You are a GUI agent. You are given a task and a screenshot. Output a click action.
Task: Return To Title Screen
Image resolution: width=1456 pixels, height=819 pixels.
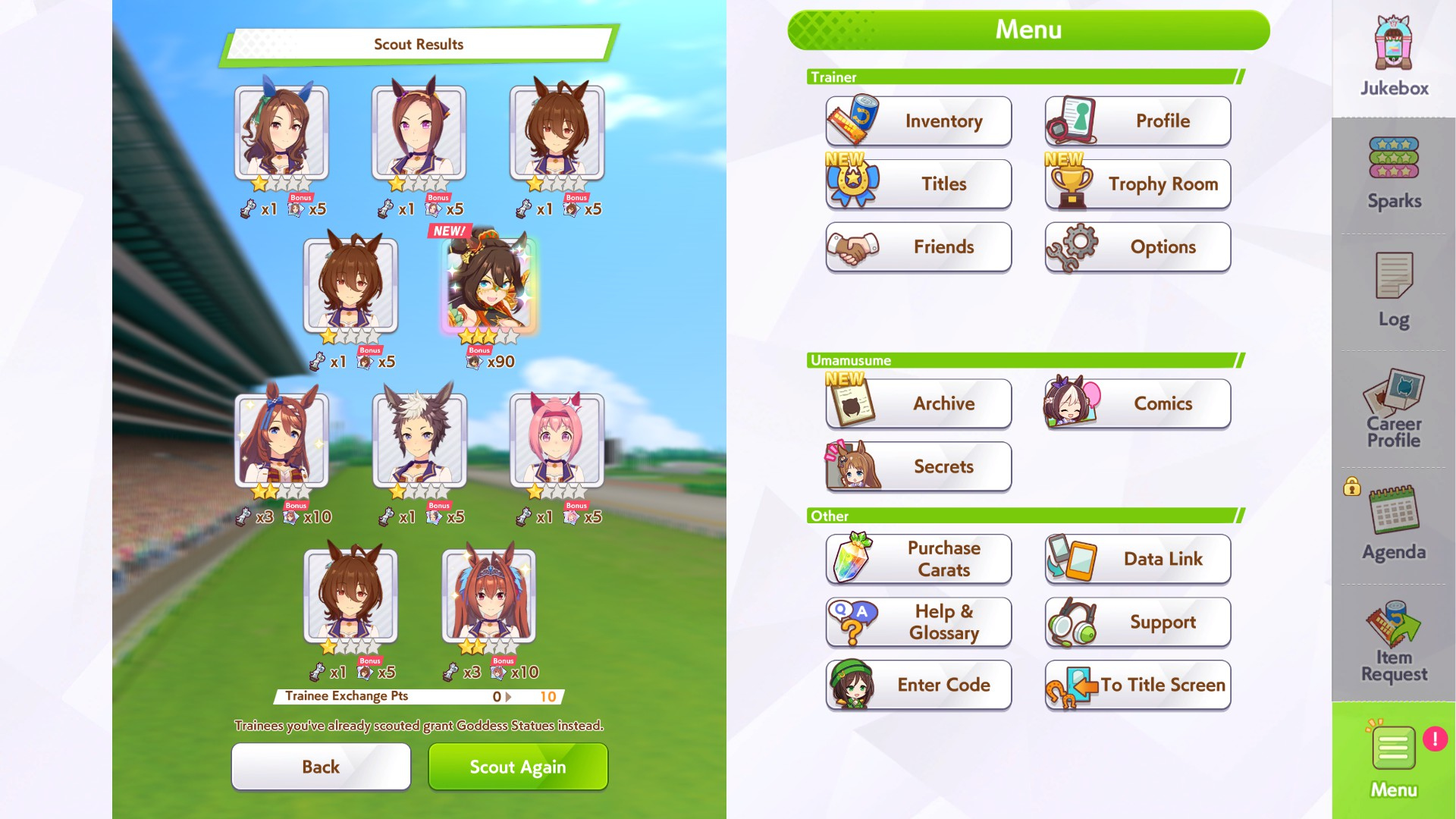[x=1137, y=685]
